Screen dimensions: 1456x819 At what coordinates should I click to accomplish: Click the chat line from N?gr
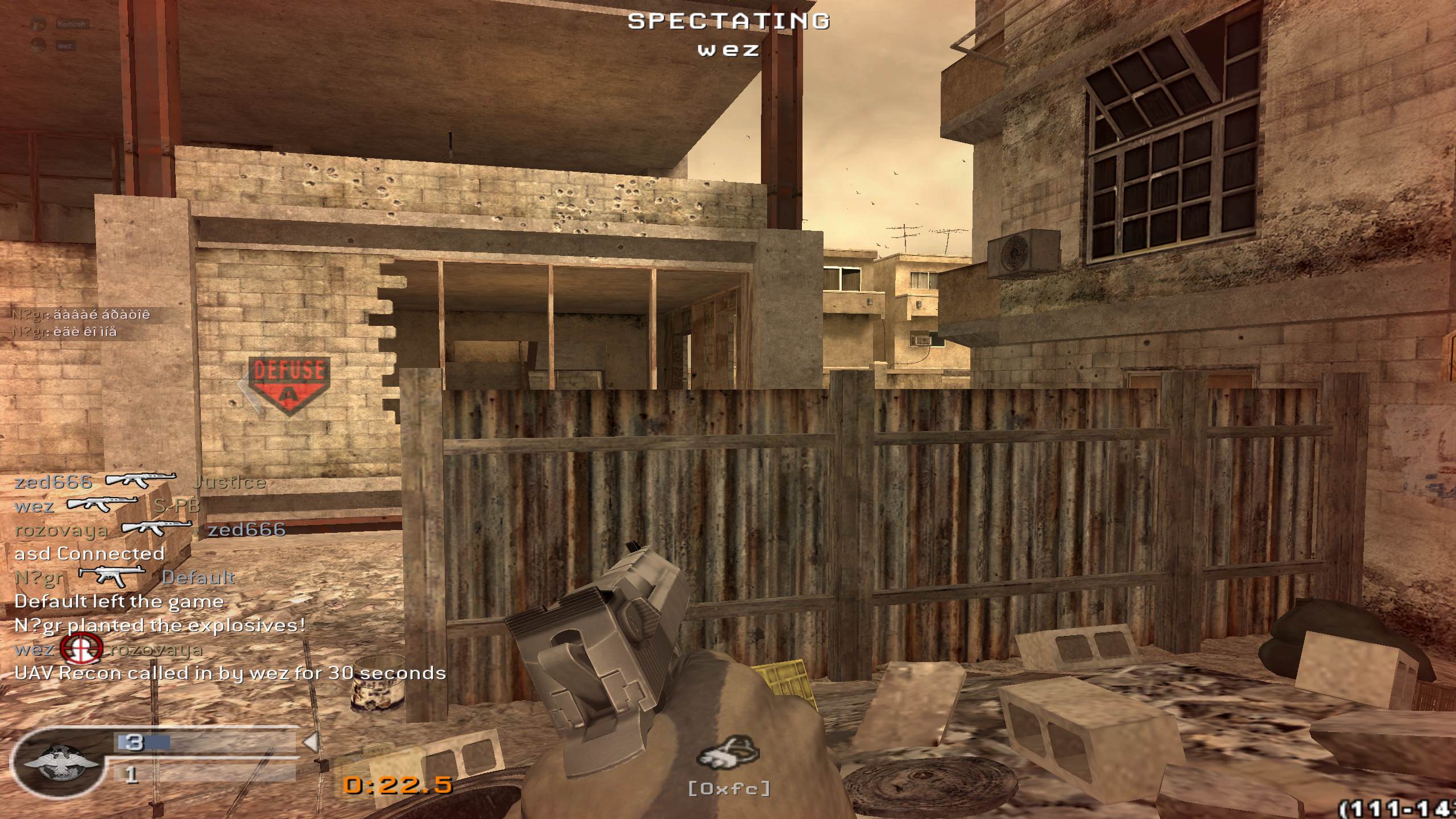click(82, 314)
